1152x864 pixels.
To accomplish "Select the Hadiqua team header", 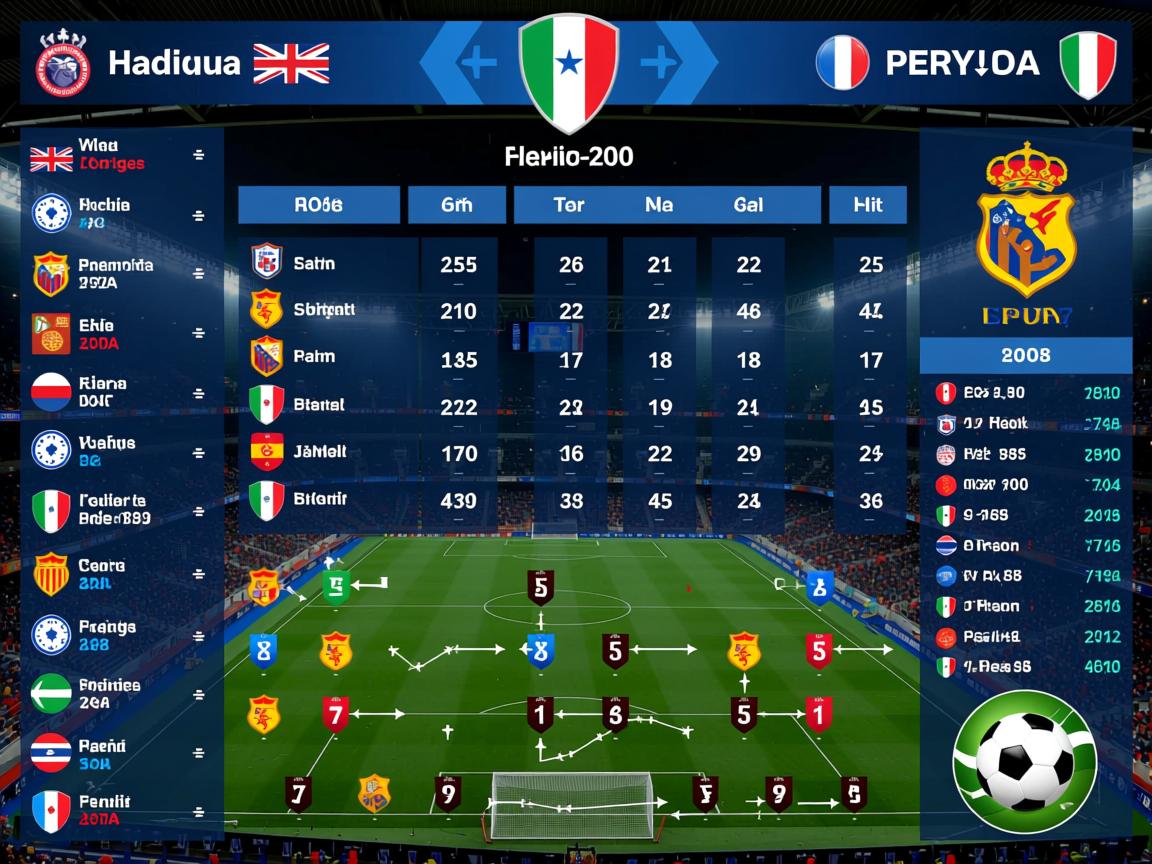I will click(174, 63).
